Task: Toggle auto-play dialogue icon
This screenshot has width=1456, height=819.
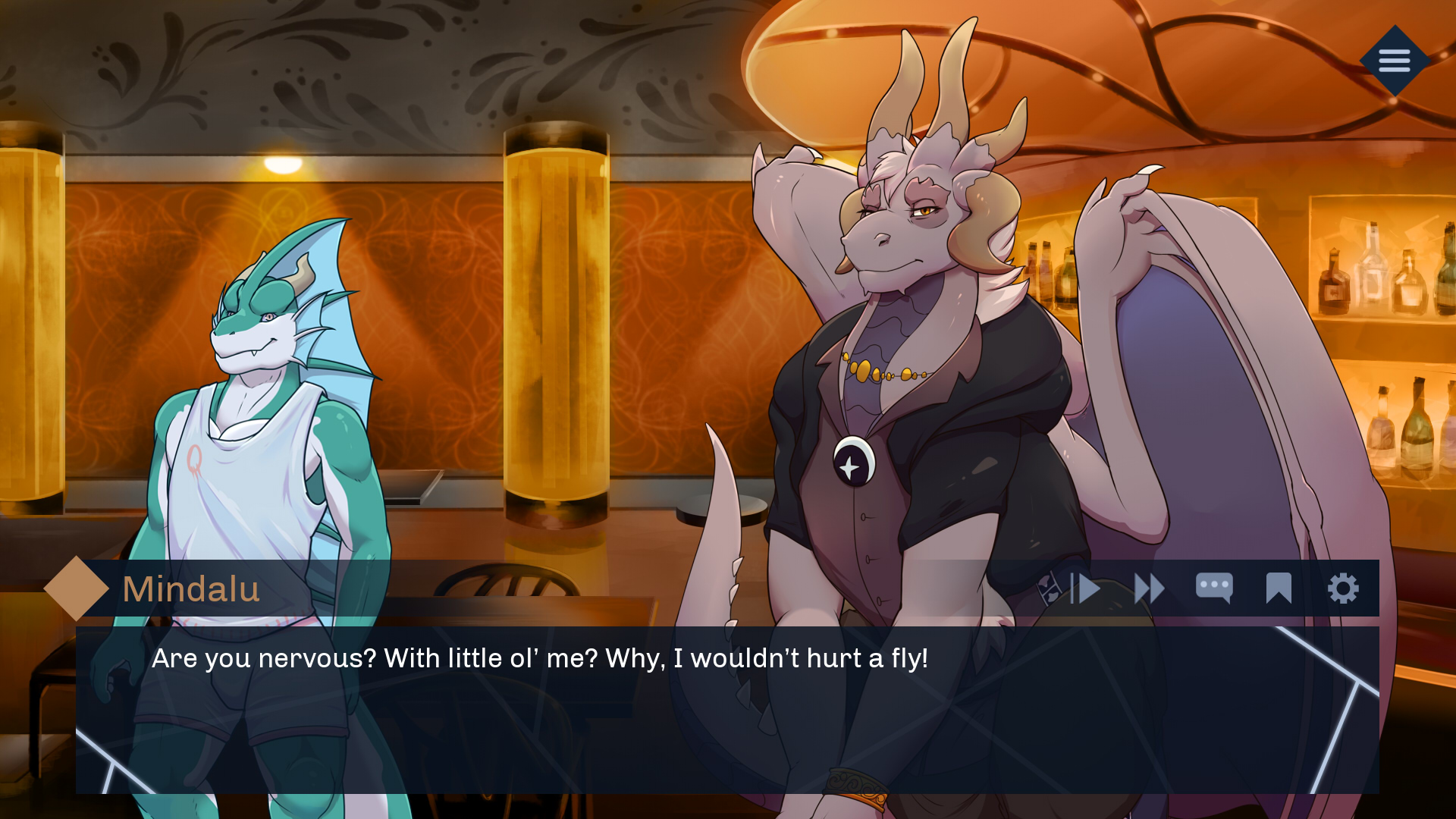Action: [1085, 588]
